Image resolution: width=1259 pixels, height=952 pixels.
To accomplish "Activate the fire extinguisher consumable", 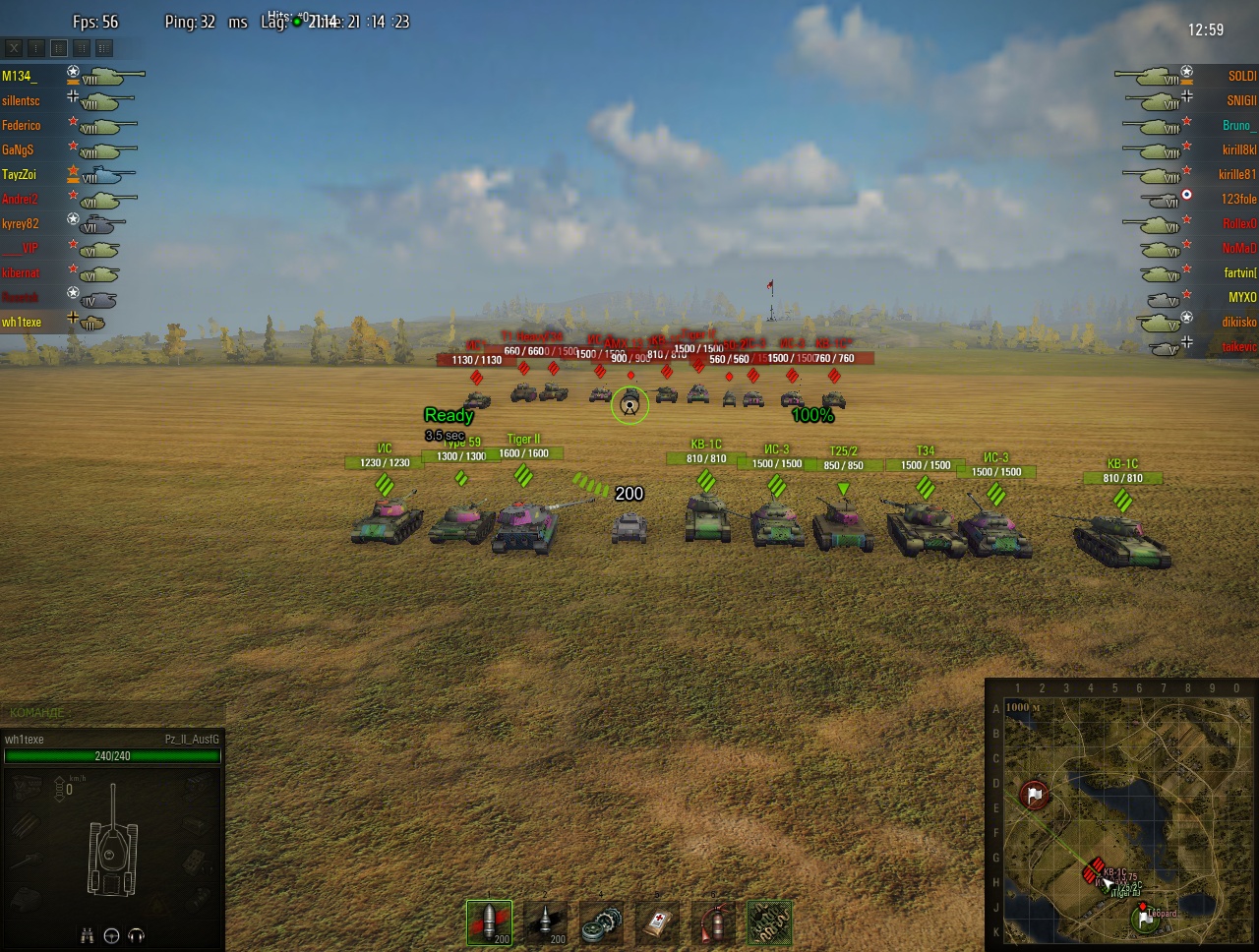I will 713,923.
